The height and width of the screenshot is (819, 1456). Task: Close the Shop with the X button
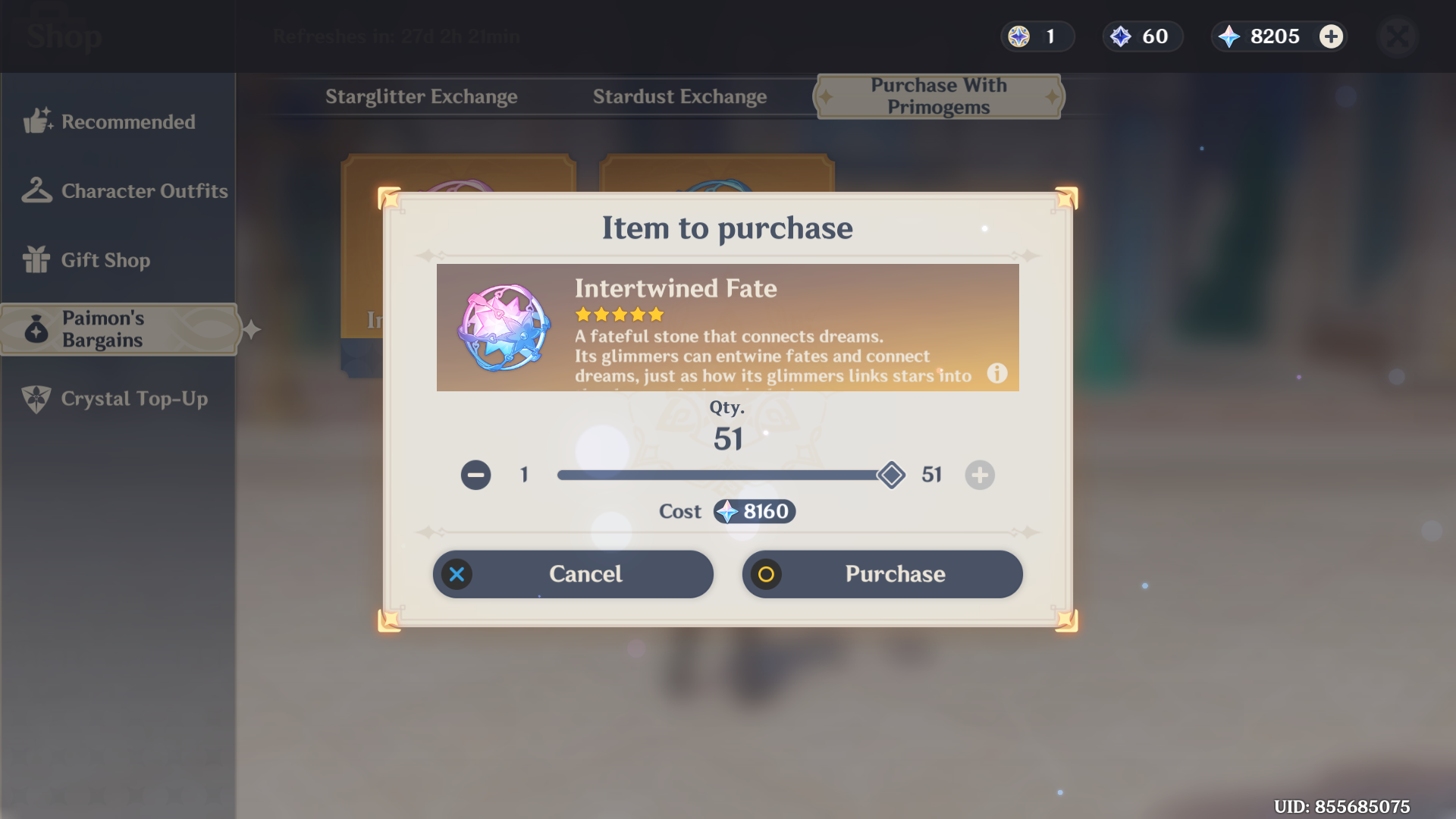pyautogui.click(x=1398, y=36)
